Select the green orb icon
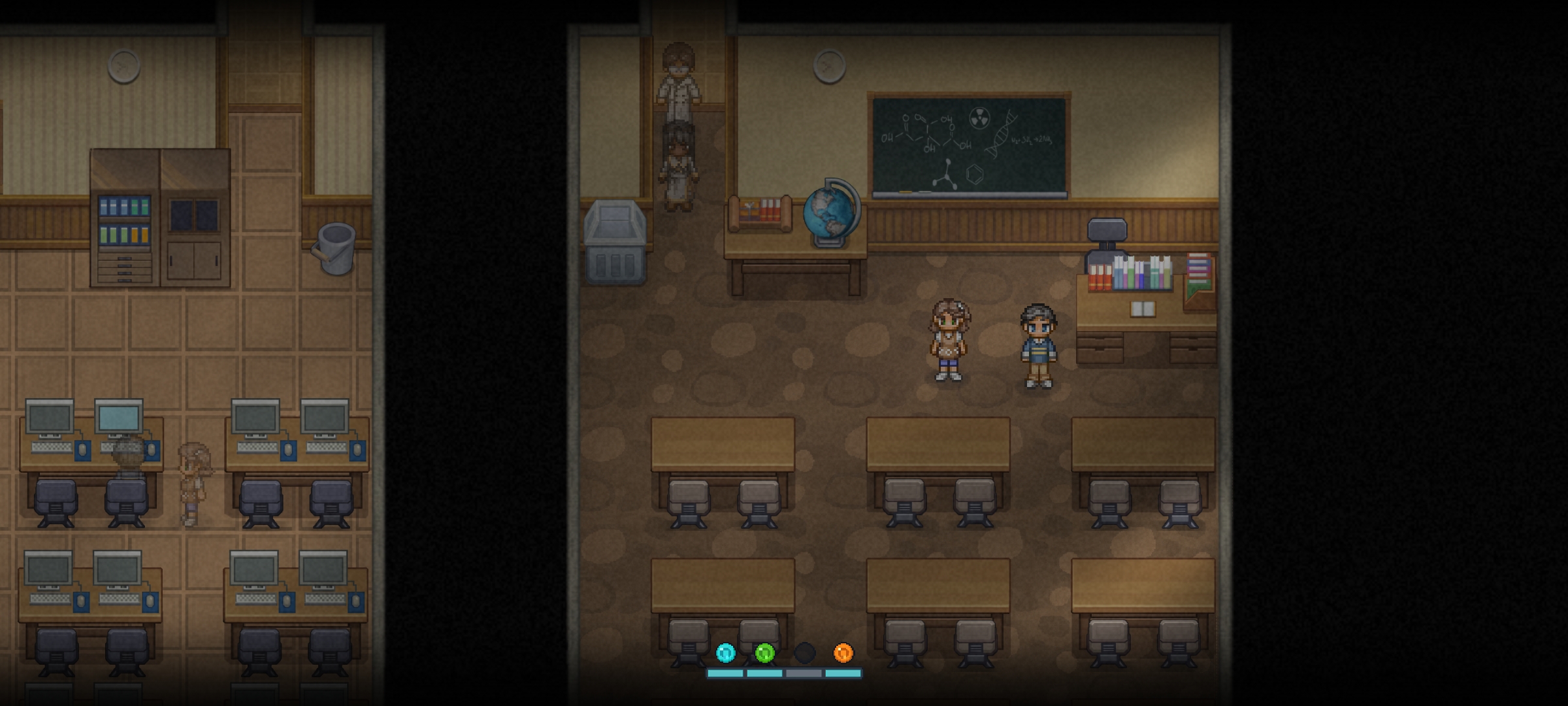This screenshot has width=1568, height=706. 764,652
